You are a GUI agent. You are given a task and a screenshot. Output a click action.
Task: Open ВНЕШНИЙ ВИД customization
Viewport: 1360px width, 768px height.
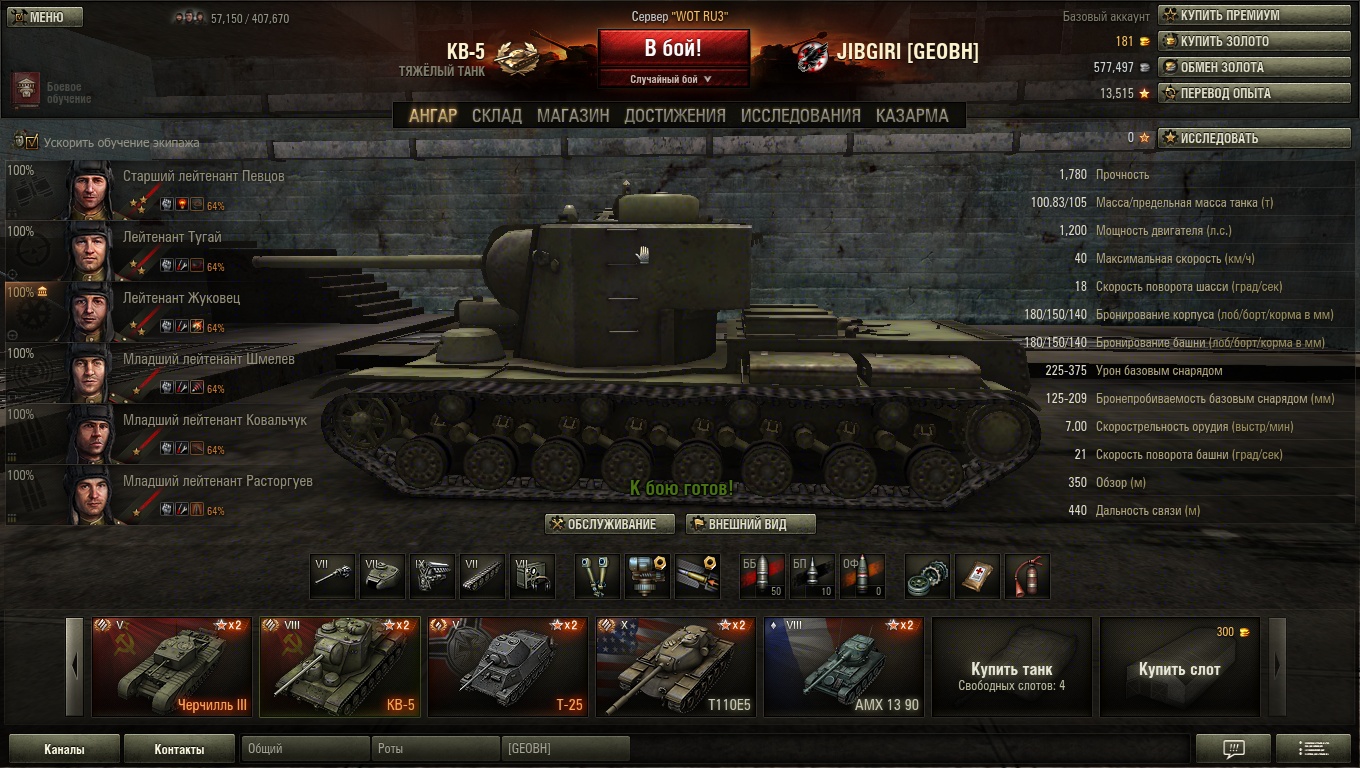tap(750, 525)
